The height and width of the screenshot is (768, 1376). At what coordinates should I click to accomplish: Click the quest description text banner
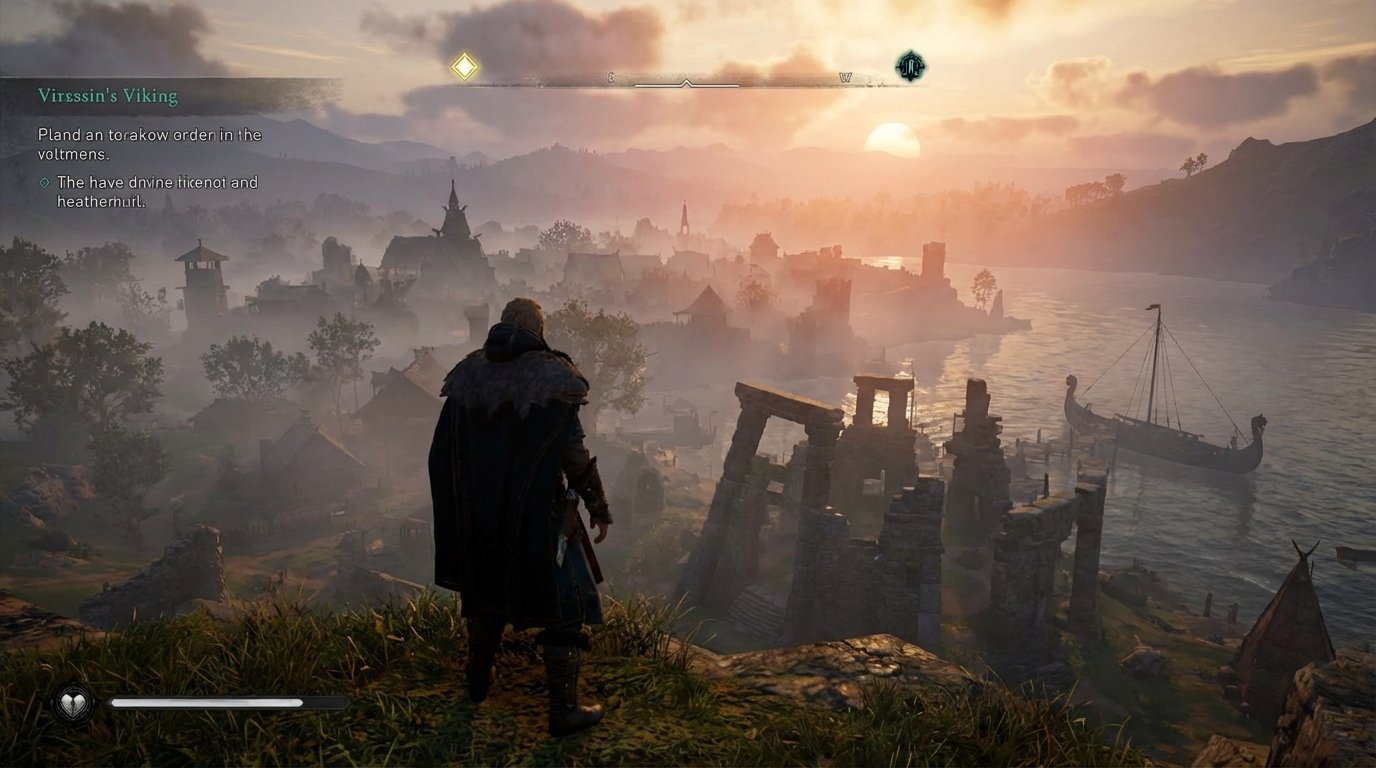pos(150,143)
